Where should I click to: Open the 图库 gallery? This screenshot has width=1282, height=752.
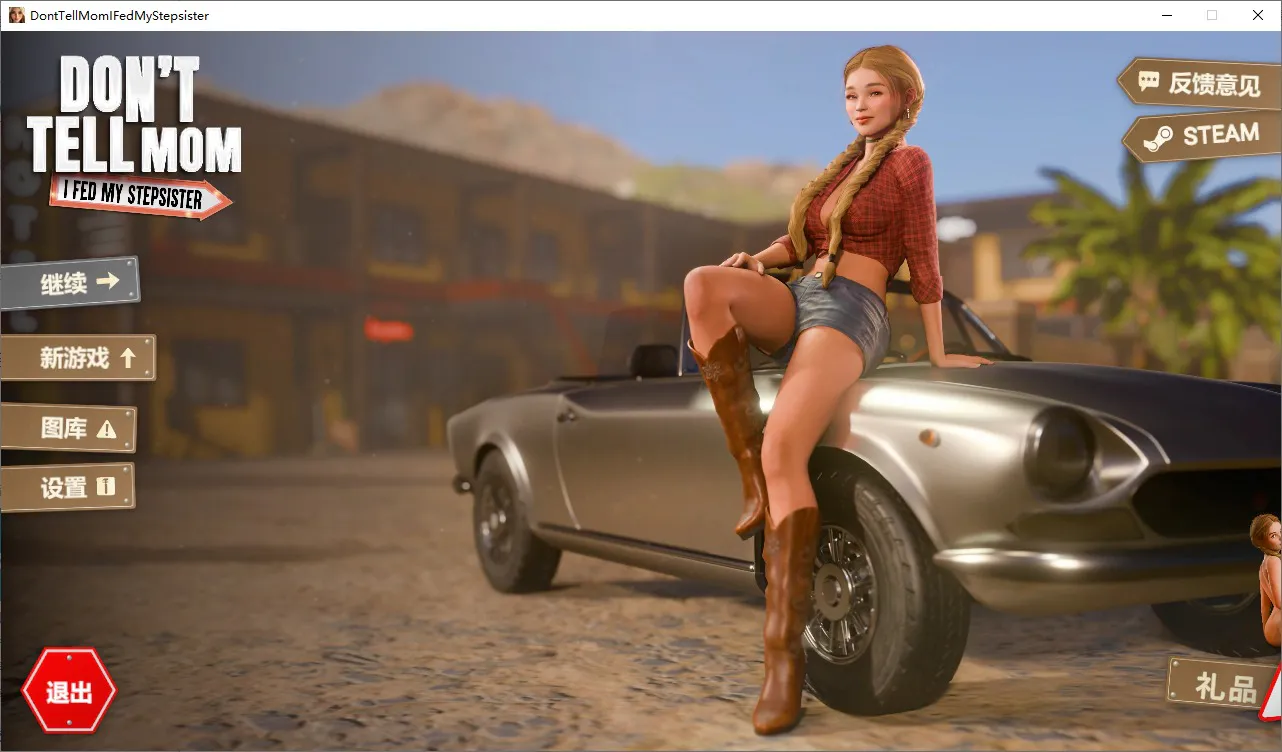click(x=70, y=429)
